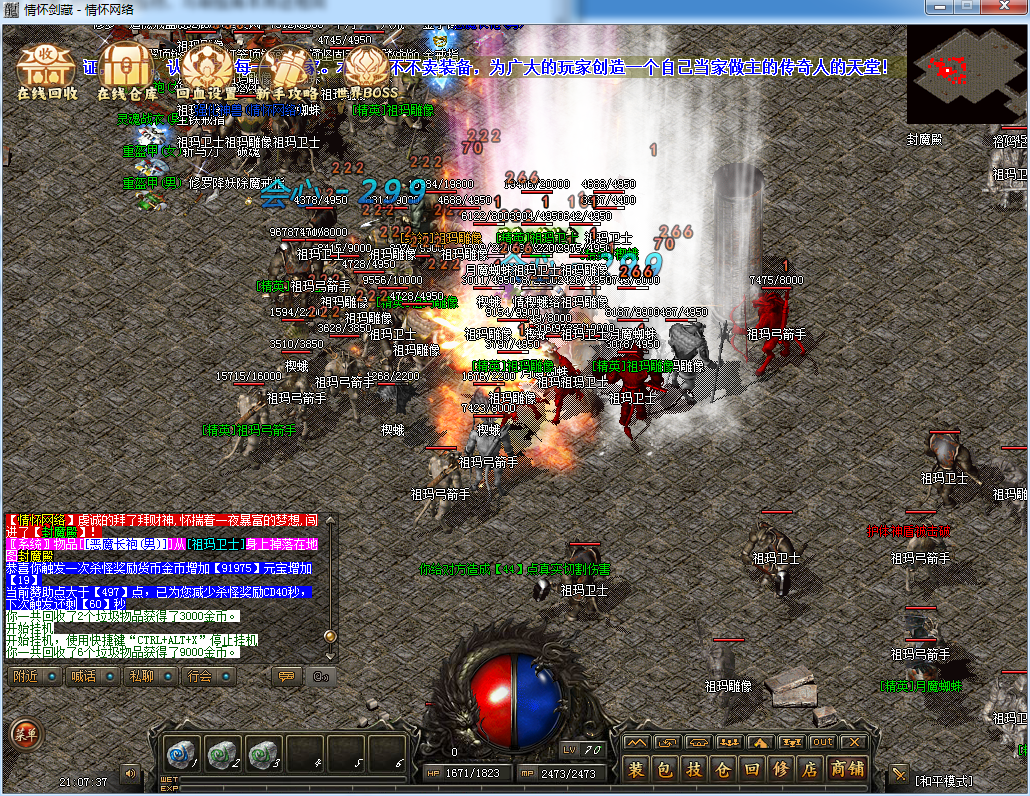Click the minimap in the corner
The image size is (1030, 796).
tap(965, 74)
